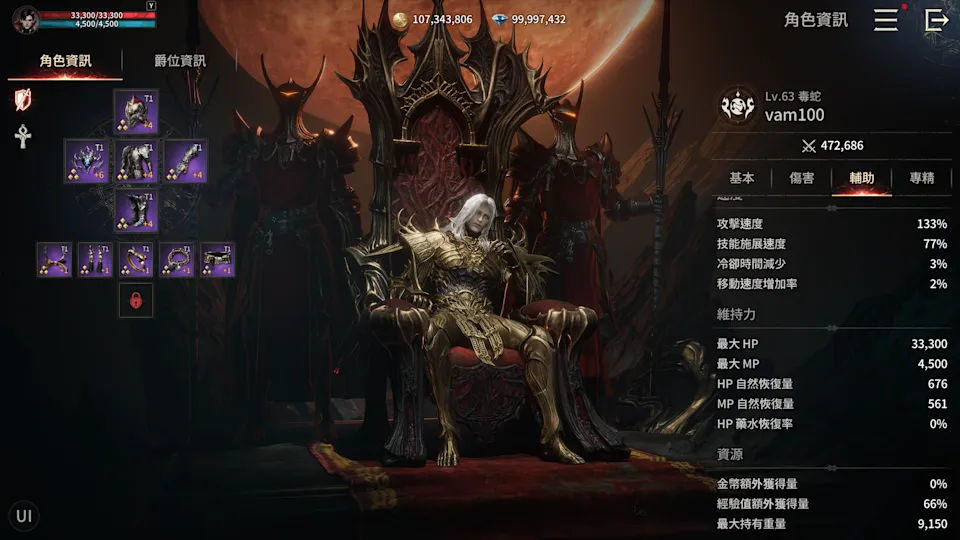Choose the equipped gauntlet slot
Viewport: 960px width, 540px height.
[186, 161]
